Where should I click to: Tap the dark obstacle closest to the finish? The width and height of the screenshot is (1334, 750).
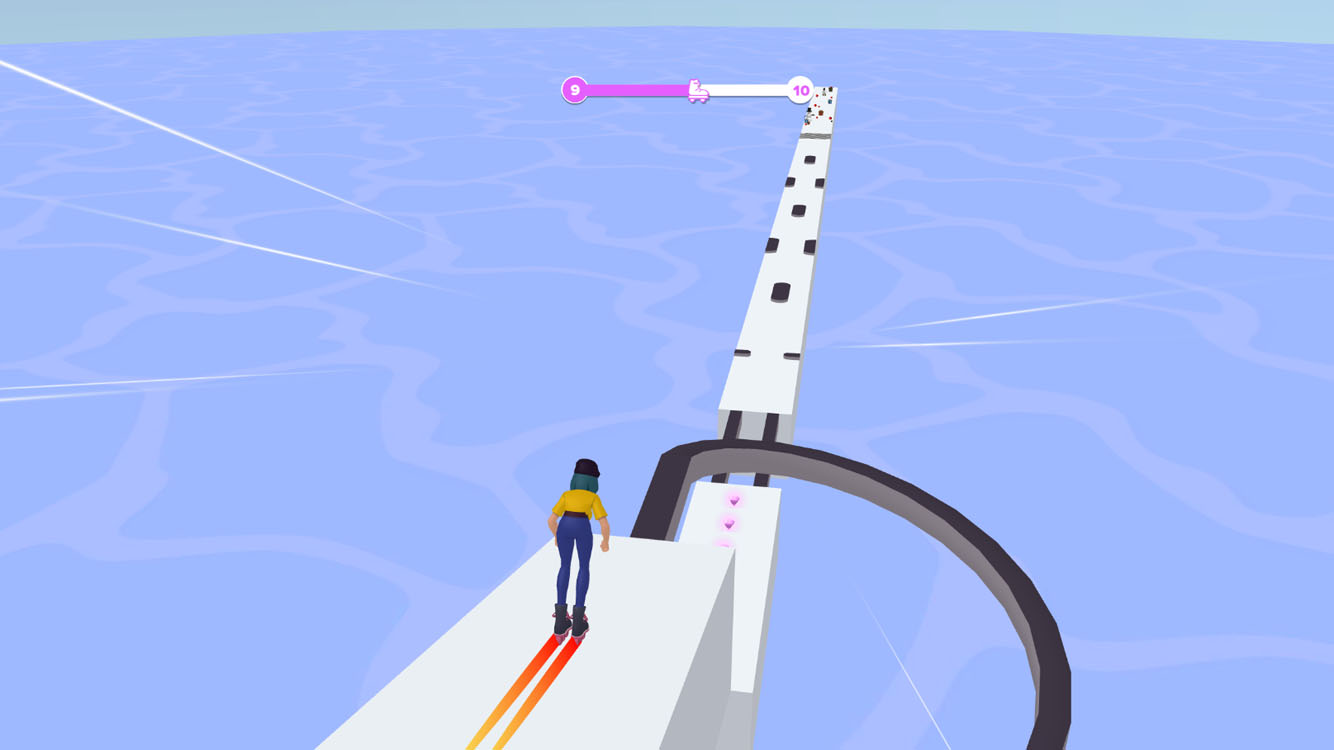click(x=810, y=160)
